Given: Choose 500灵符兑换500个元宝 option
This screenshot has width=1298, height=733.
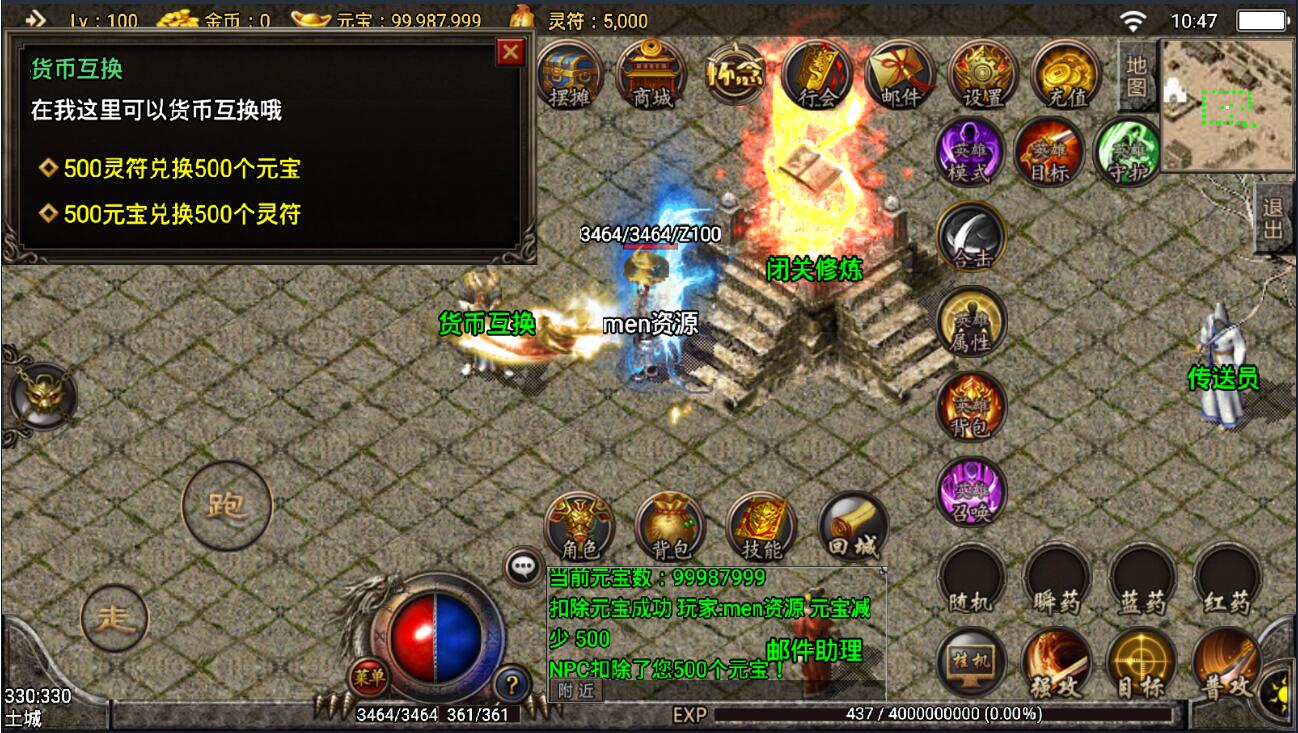Looking at the screenshot, I should (181, 168).
